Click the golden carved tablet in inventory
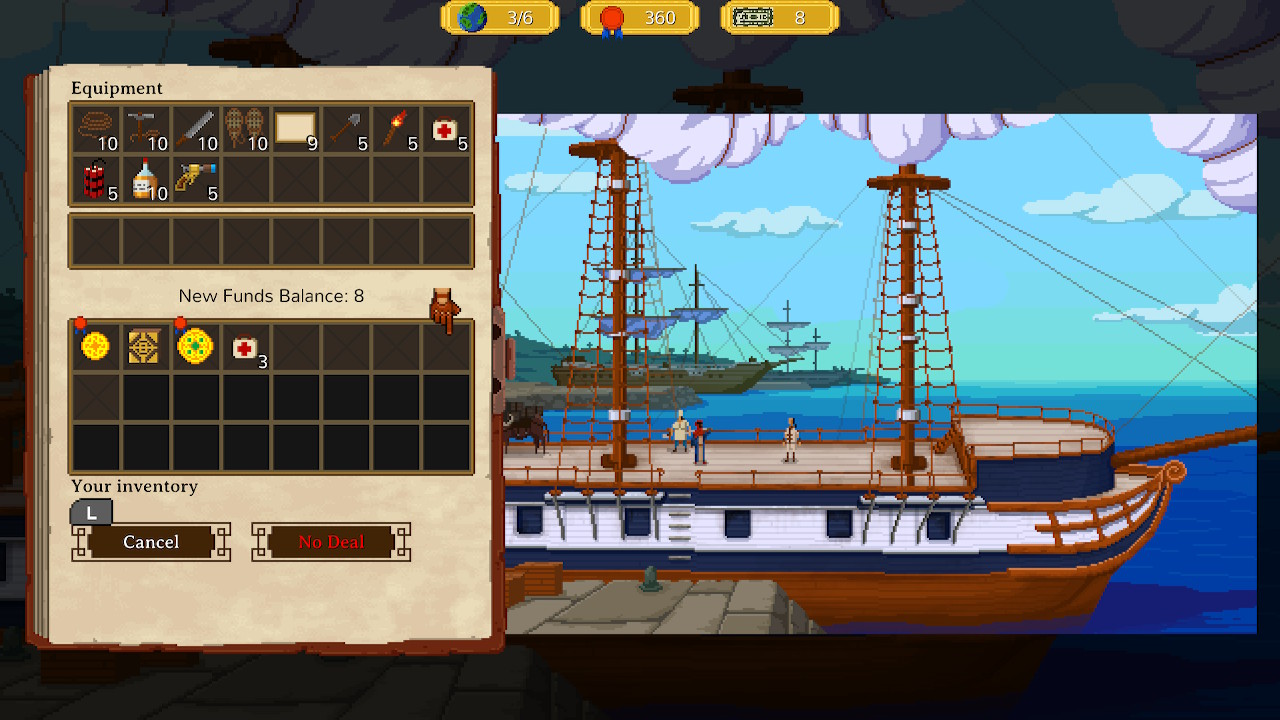Screen dimensions: 1280x720 [146, 346]
